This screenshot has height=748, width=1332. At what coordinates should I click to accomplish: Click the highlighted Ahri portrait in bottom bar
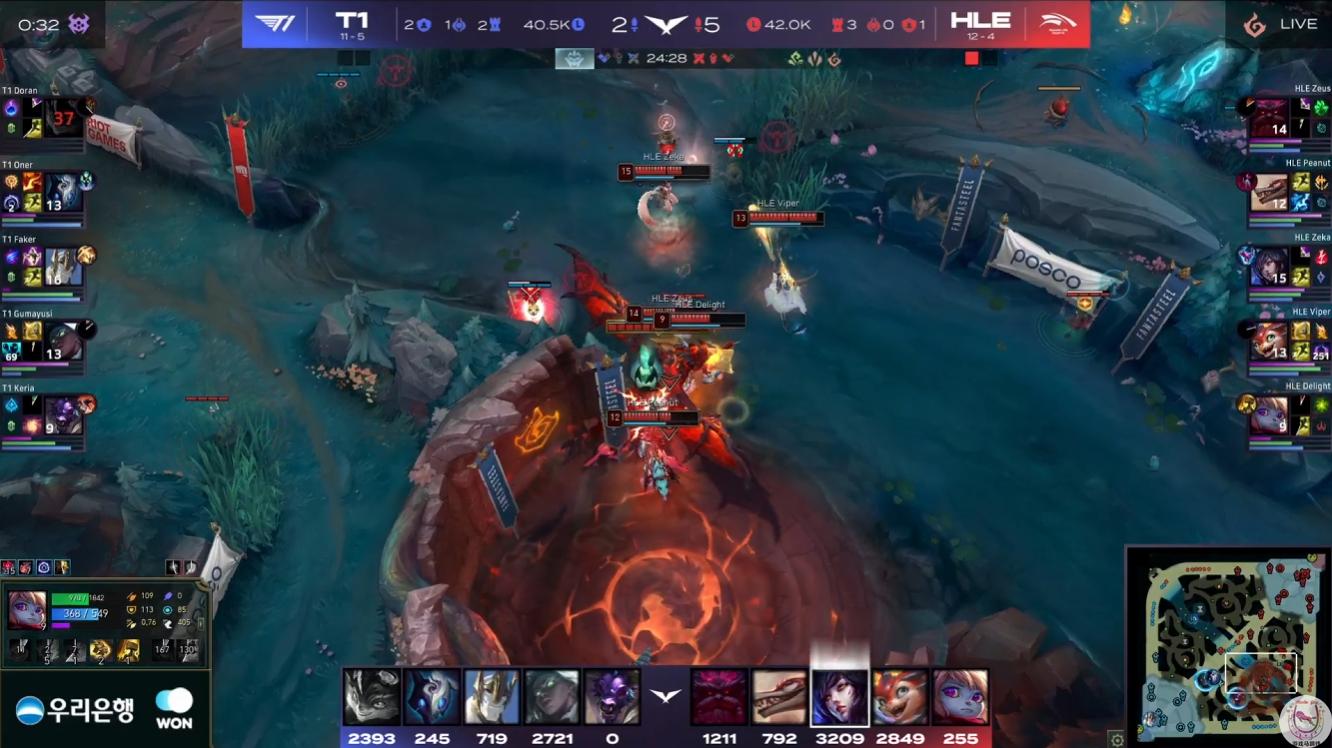[x=839, y=697]
